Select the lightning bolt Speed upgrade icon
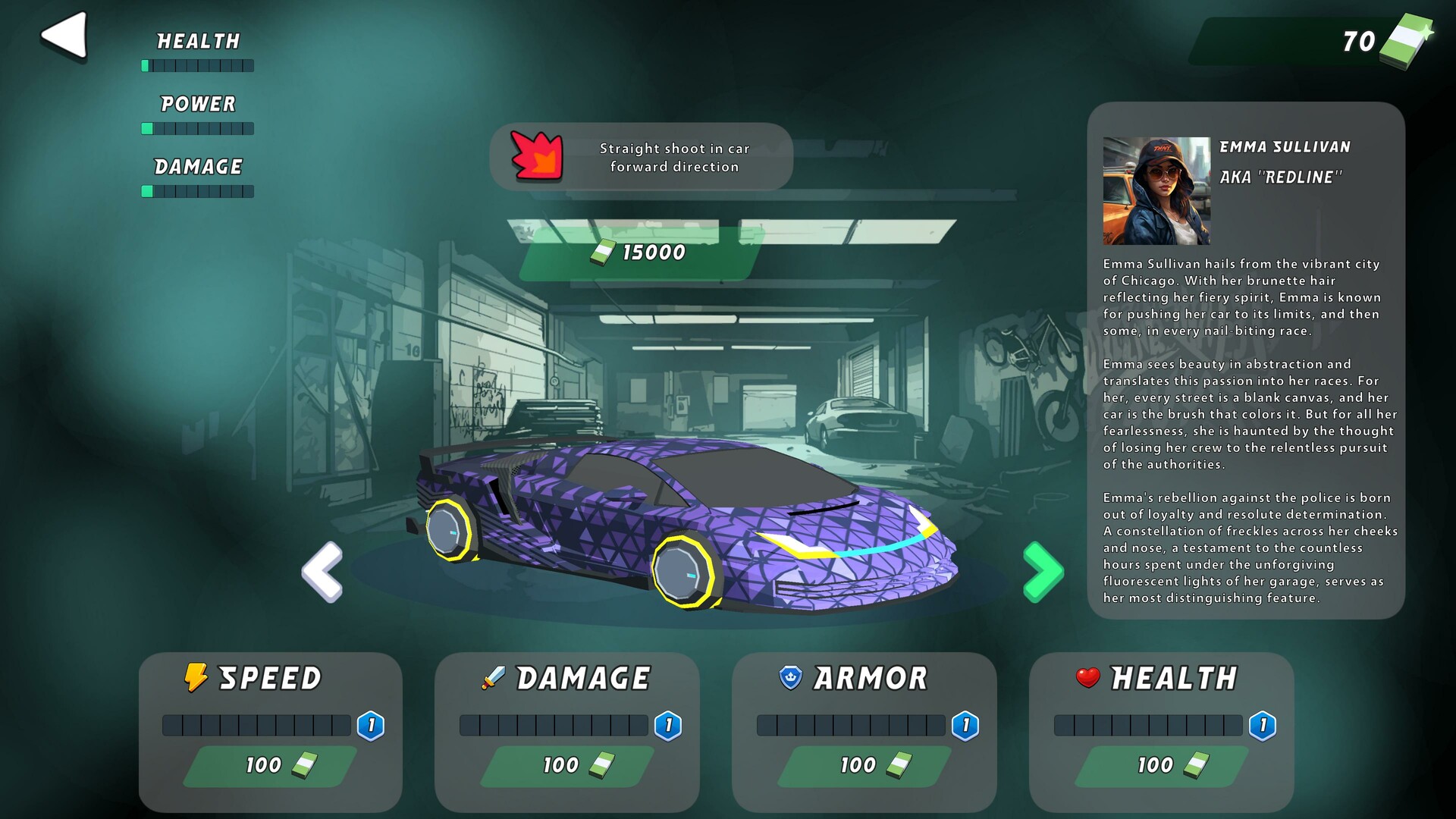The image size is (1456, 819). (196, 678)
